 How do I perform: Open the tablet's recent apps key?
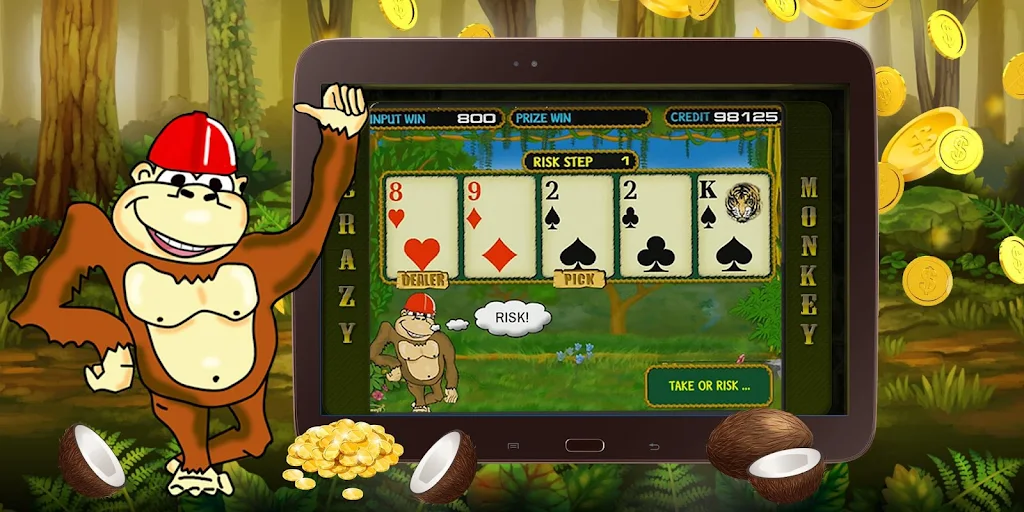click(513, 446)
